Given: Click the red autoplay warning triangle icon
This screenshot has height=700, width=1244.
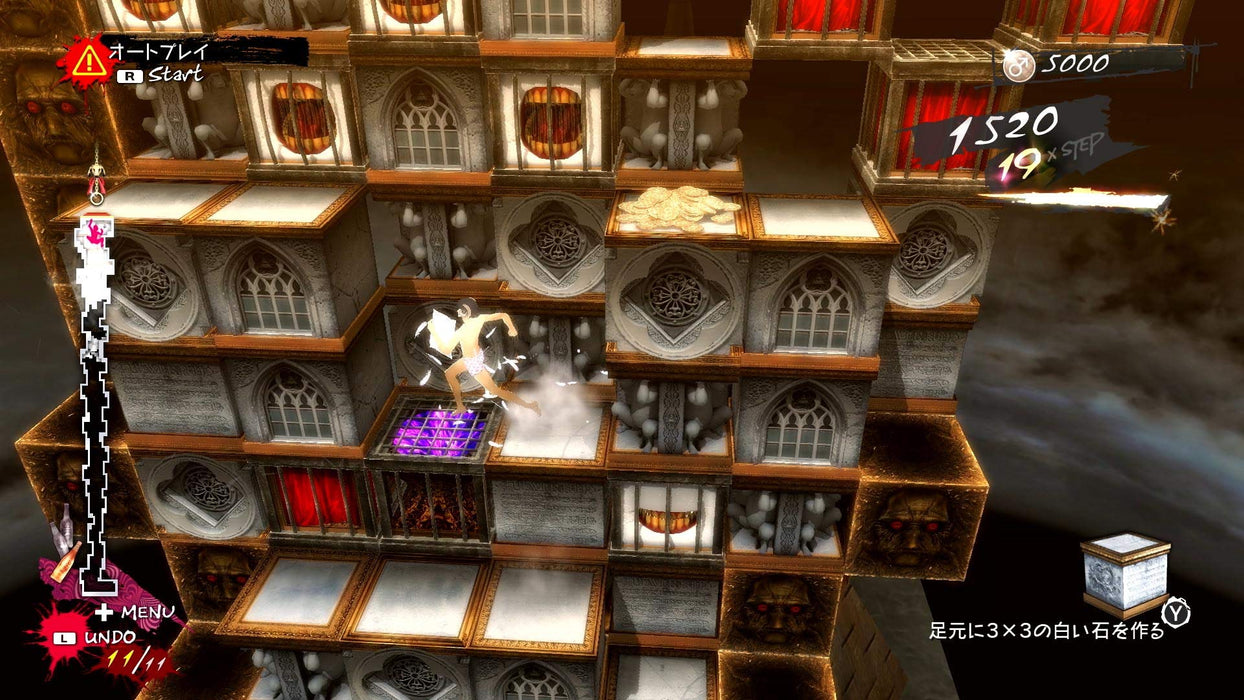Looking at the screenshot, I should tap(88, 61).
